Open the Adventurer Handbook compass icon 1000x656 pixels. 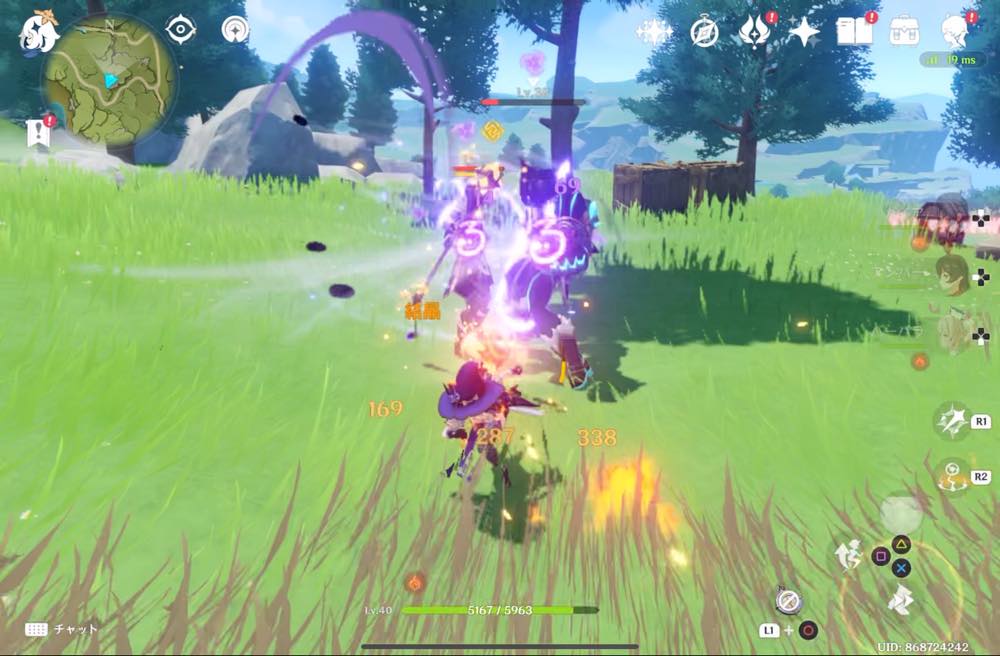click(x=704, y=32)
